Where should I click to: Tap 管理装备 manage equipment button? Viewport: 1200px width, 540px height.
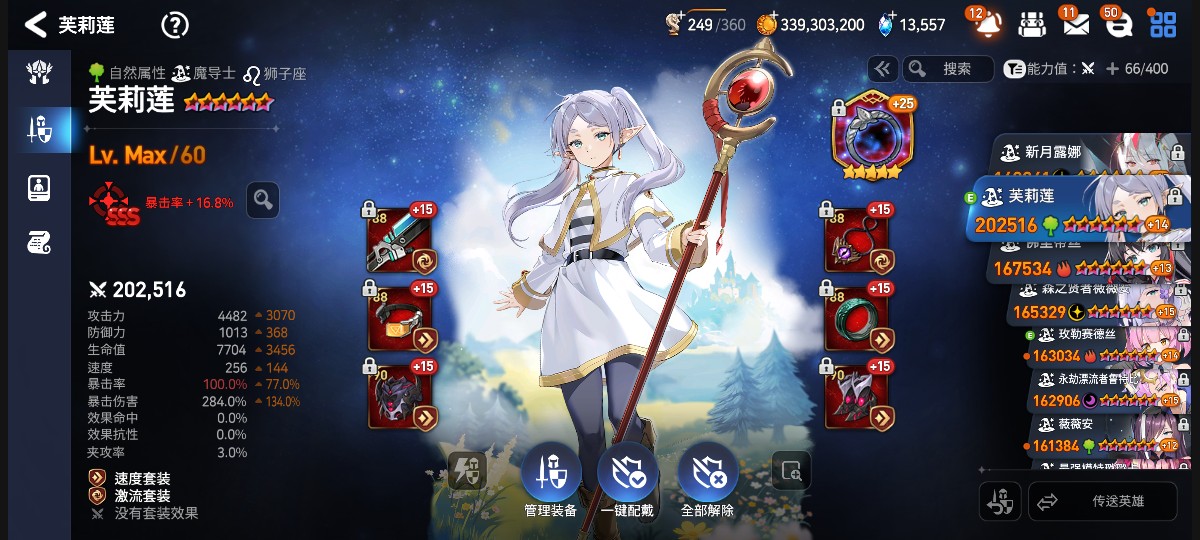click(x=550, y=475)
